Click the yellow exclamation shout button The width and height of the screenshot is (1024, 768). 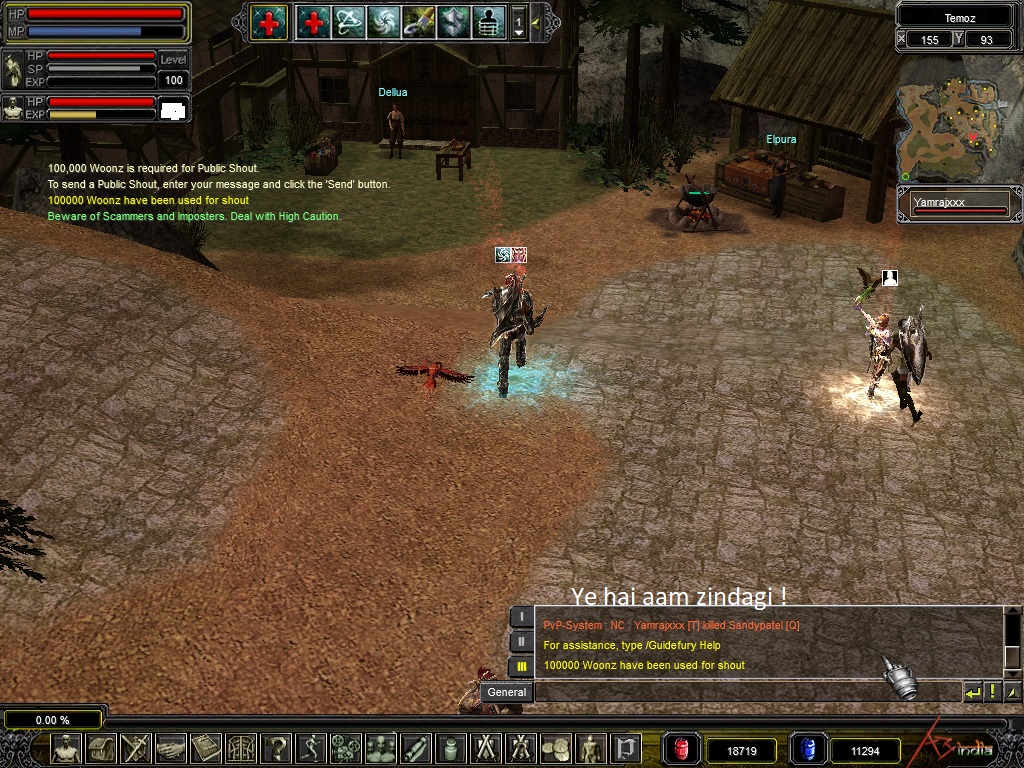993,692
